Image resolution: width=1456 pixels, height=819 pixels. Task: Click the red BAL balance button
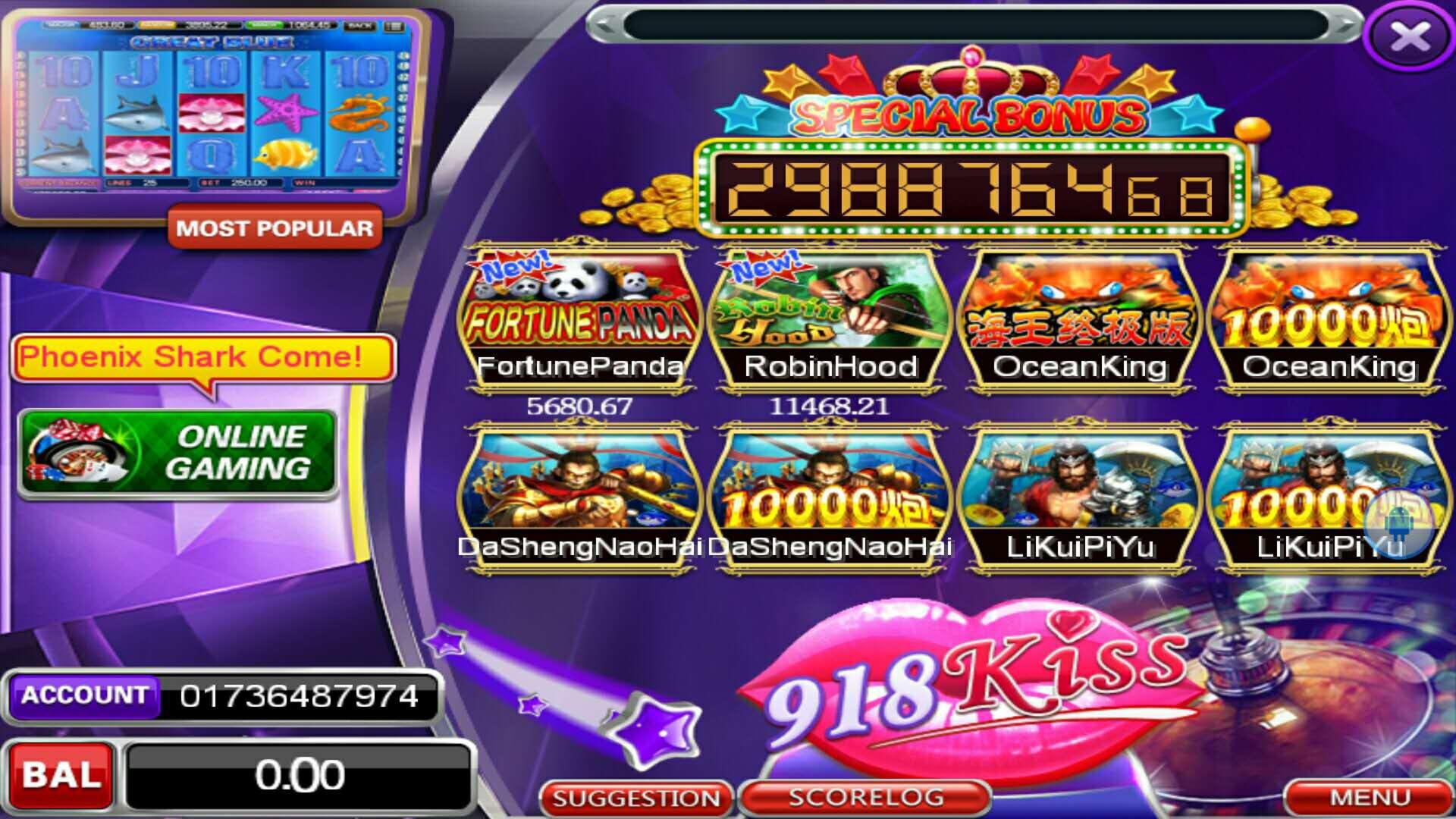click(61, 775)
